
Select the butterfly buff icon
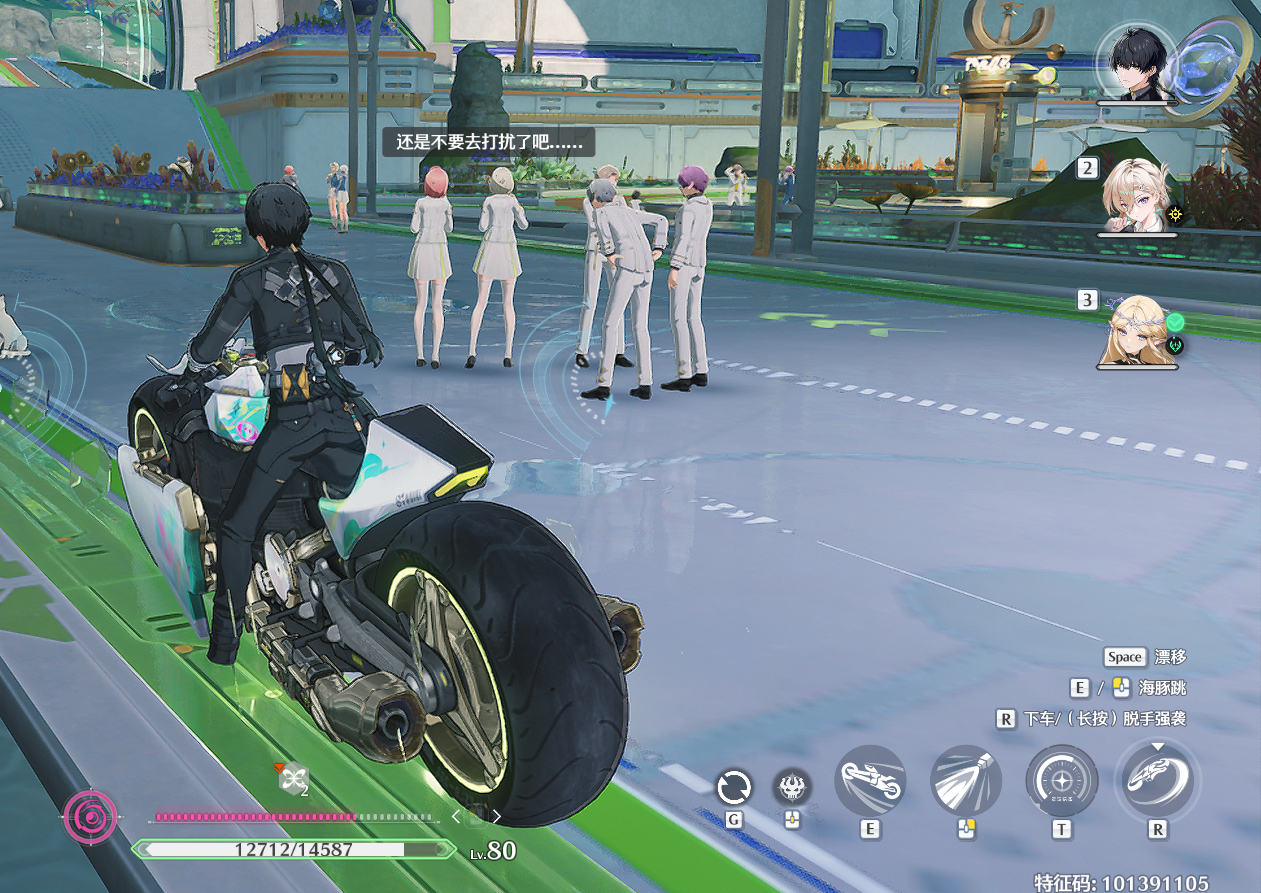pyautogui.click(x=292, y=779)
